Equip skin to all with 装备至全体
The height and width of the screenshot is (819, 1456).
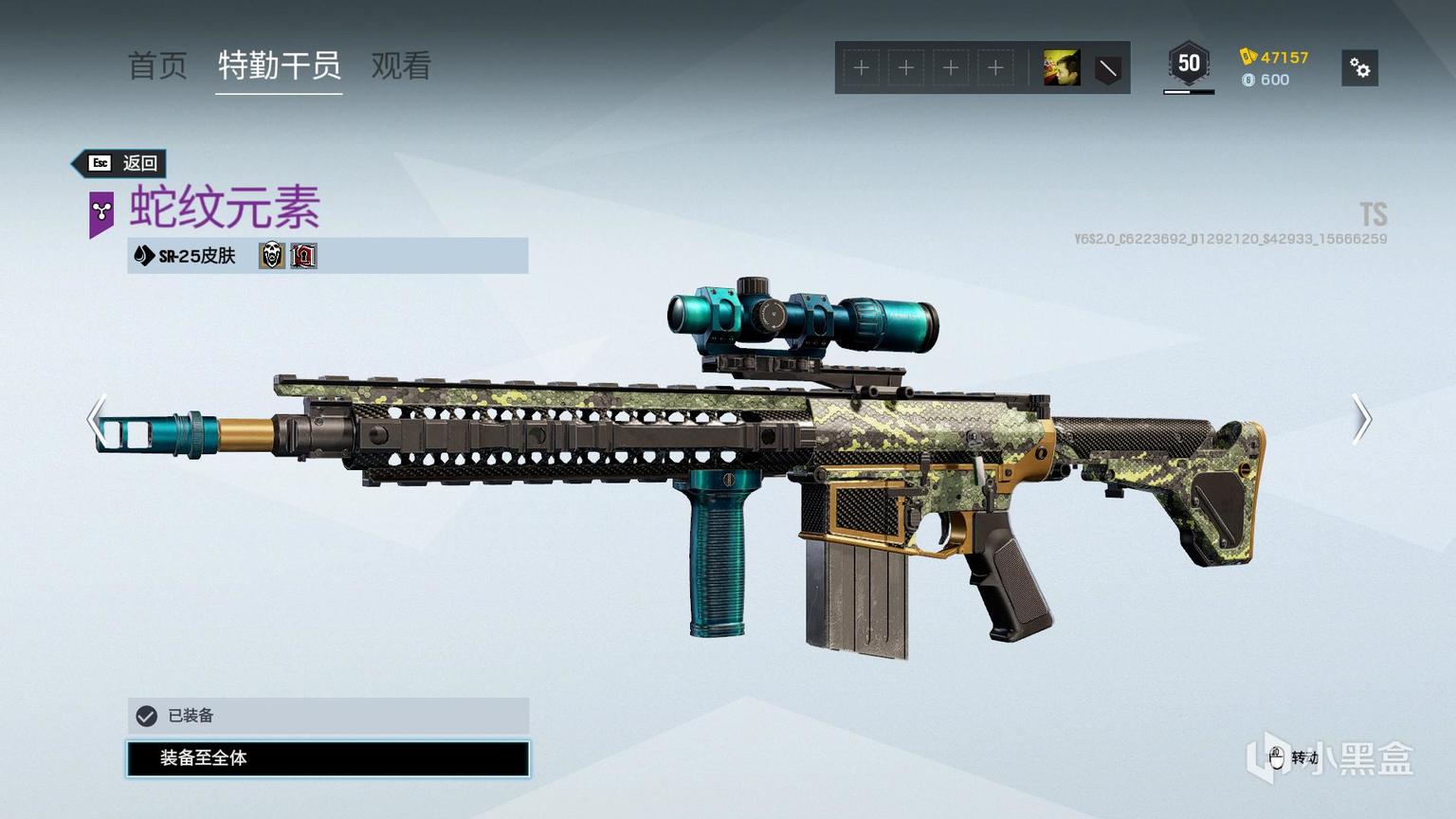pyautogui.click(x=328, y=758)
